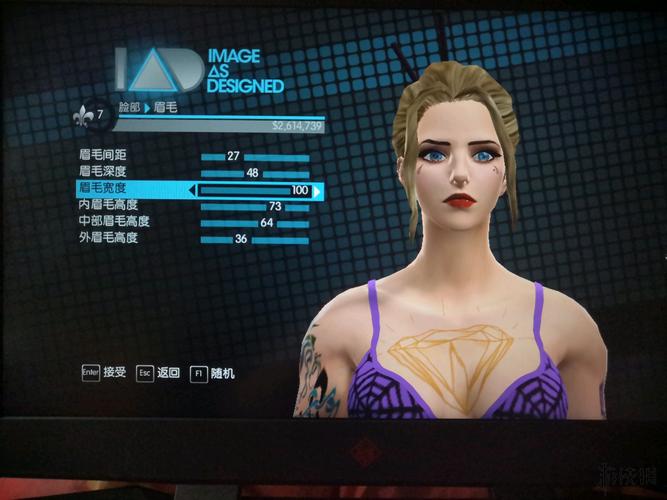This screenshot has width=667, height=500.
Task: Pick the 外眉毛高度 outer eyebrow height row
Action: click(x=108, y=238)
